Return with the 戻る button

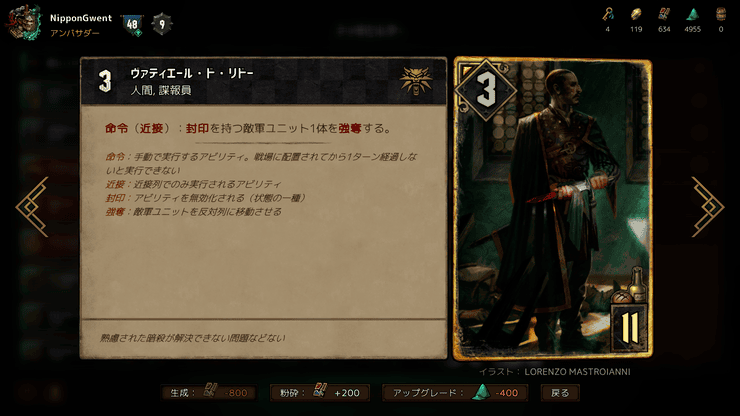coord(560,393)
